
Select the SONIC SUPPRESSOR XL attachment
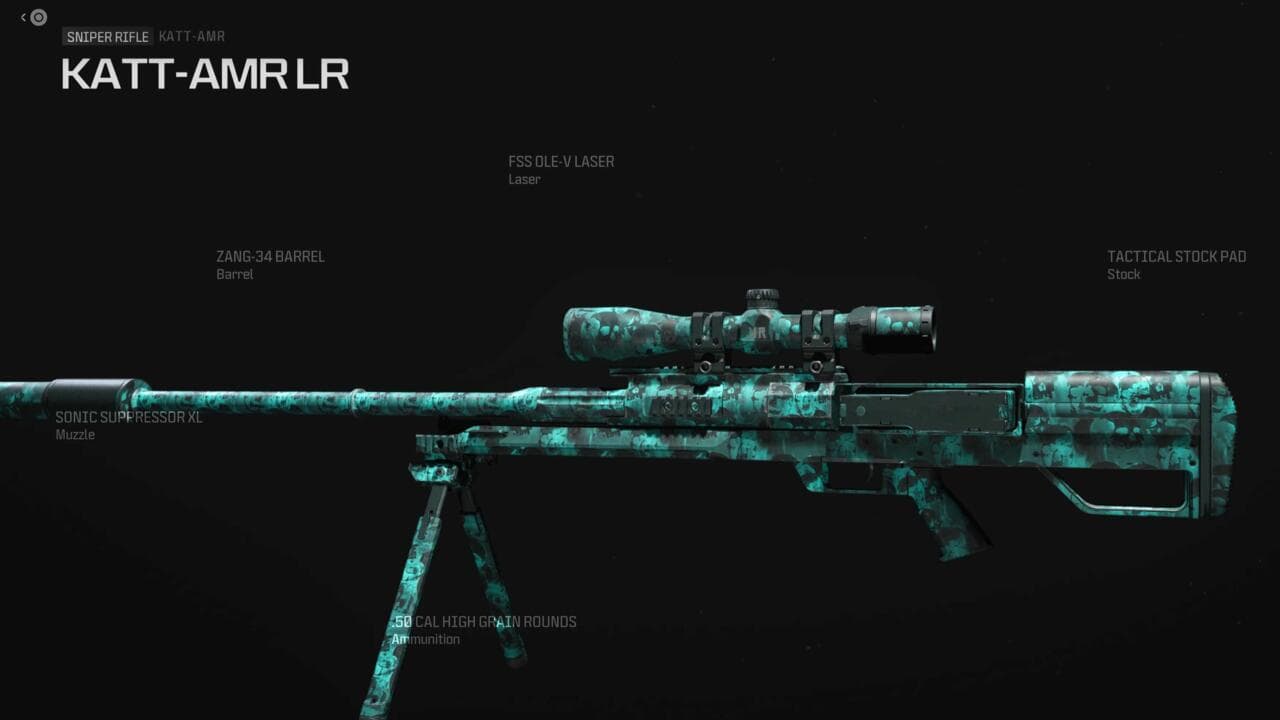128,417
